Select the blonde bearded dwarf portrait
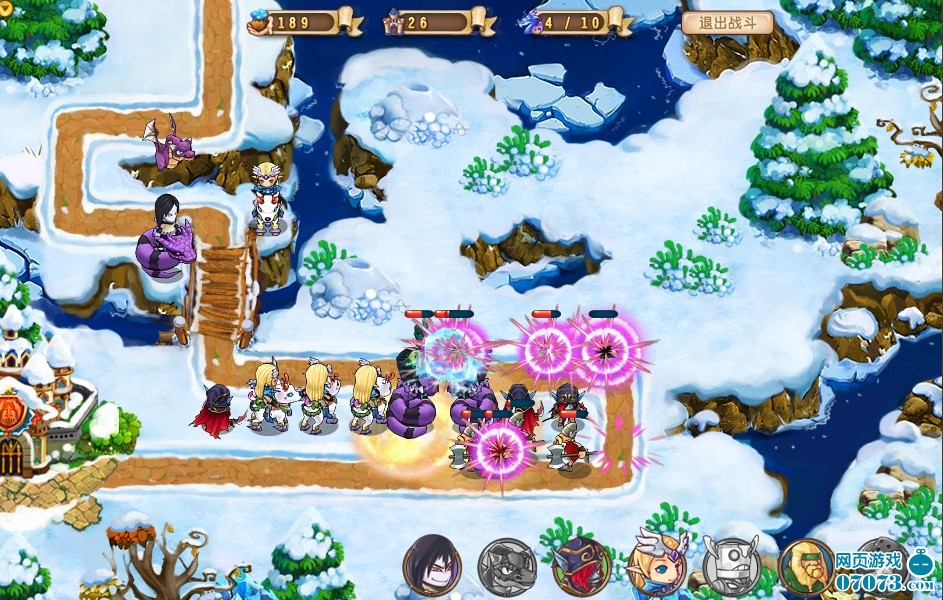Image resolution: width=943 pixels, height=600 pixels. tap(806, 567)
